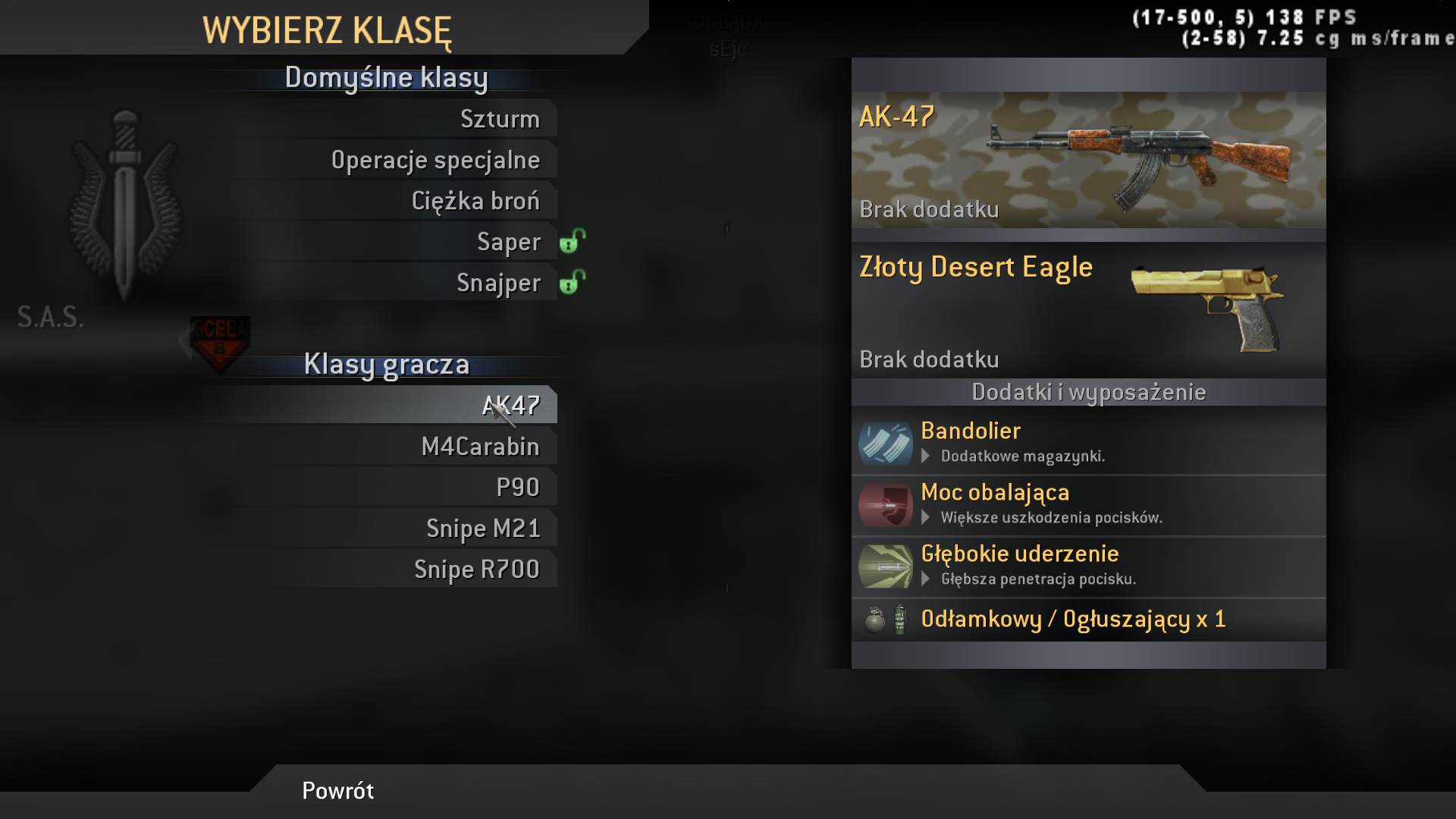The height and width of the screenshot is (819, 1456).
Task: Switch to the Operacje specjalne class
Action: pyautogui.click(x=436, y=159)
